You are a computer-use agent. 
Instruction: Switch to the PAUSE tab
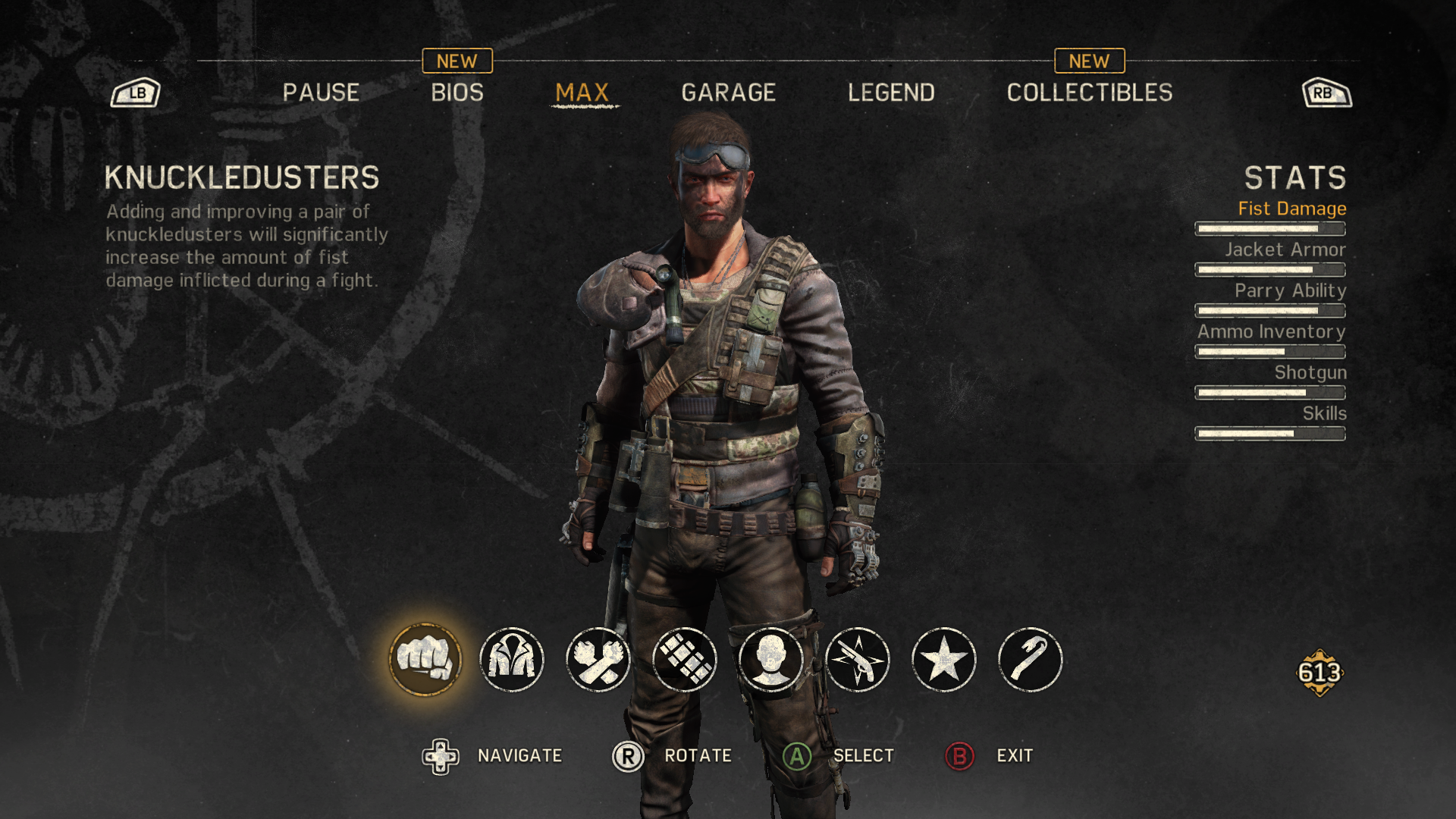321,93
